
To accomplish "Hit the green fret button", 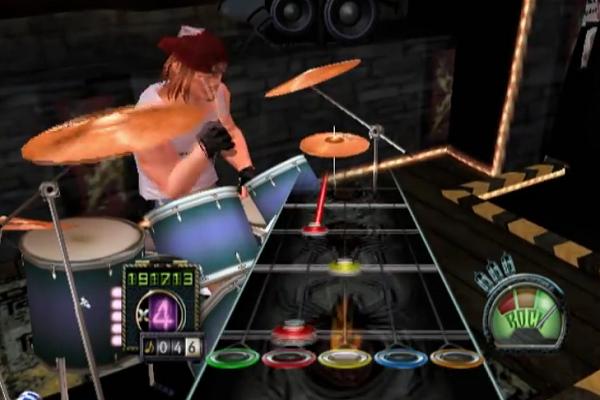I will pyautogui.click(x=233, y=356).
